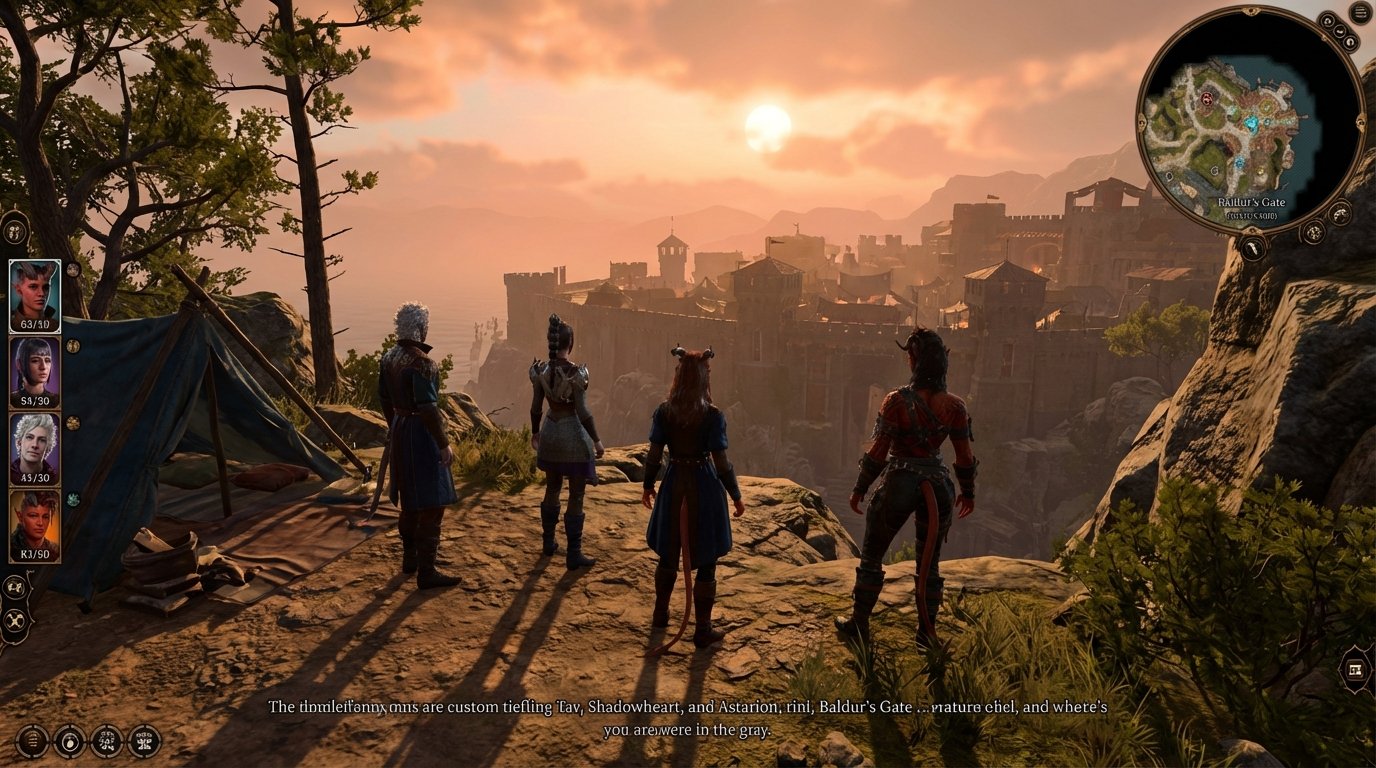This screenshot has width=1376, height=768.
Task: Open the spellbook icon near the bottom-left
Action: [106, 742]
